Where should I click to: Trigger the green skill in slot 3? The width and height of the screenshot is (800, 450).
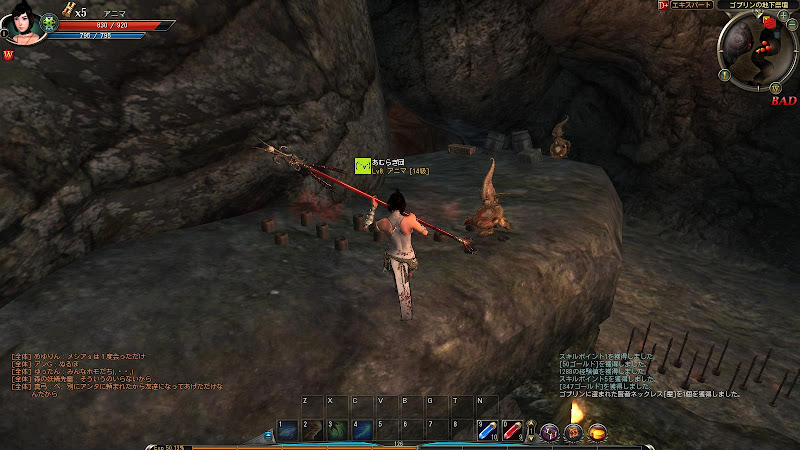tap(337, 428)
